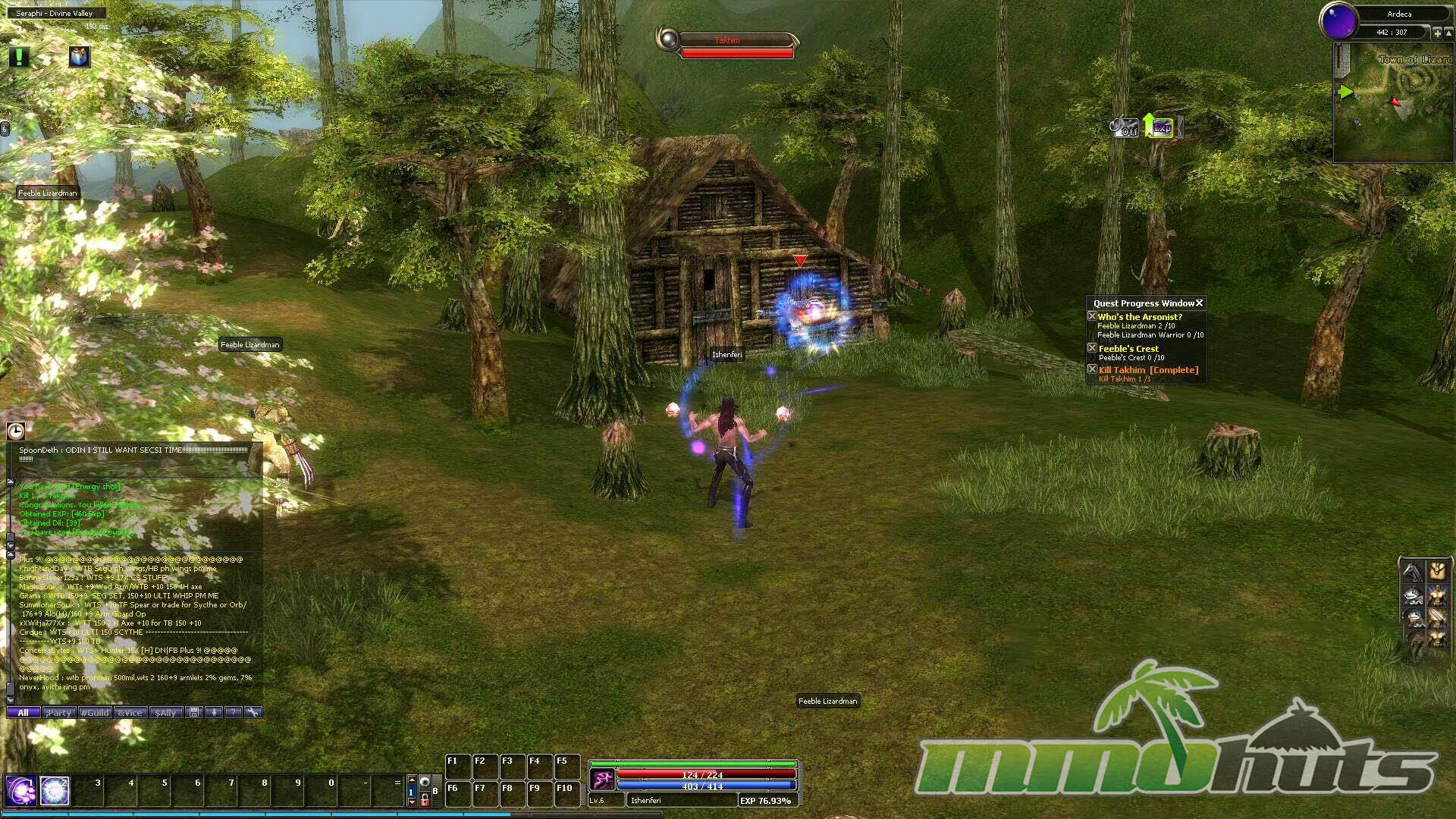Select the Ally chat tab
Screen dimensions: 1456x819
166,713
